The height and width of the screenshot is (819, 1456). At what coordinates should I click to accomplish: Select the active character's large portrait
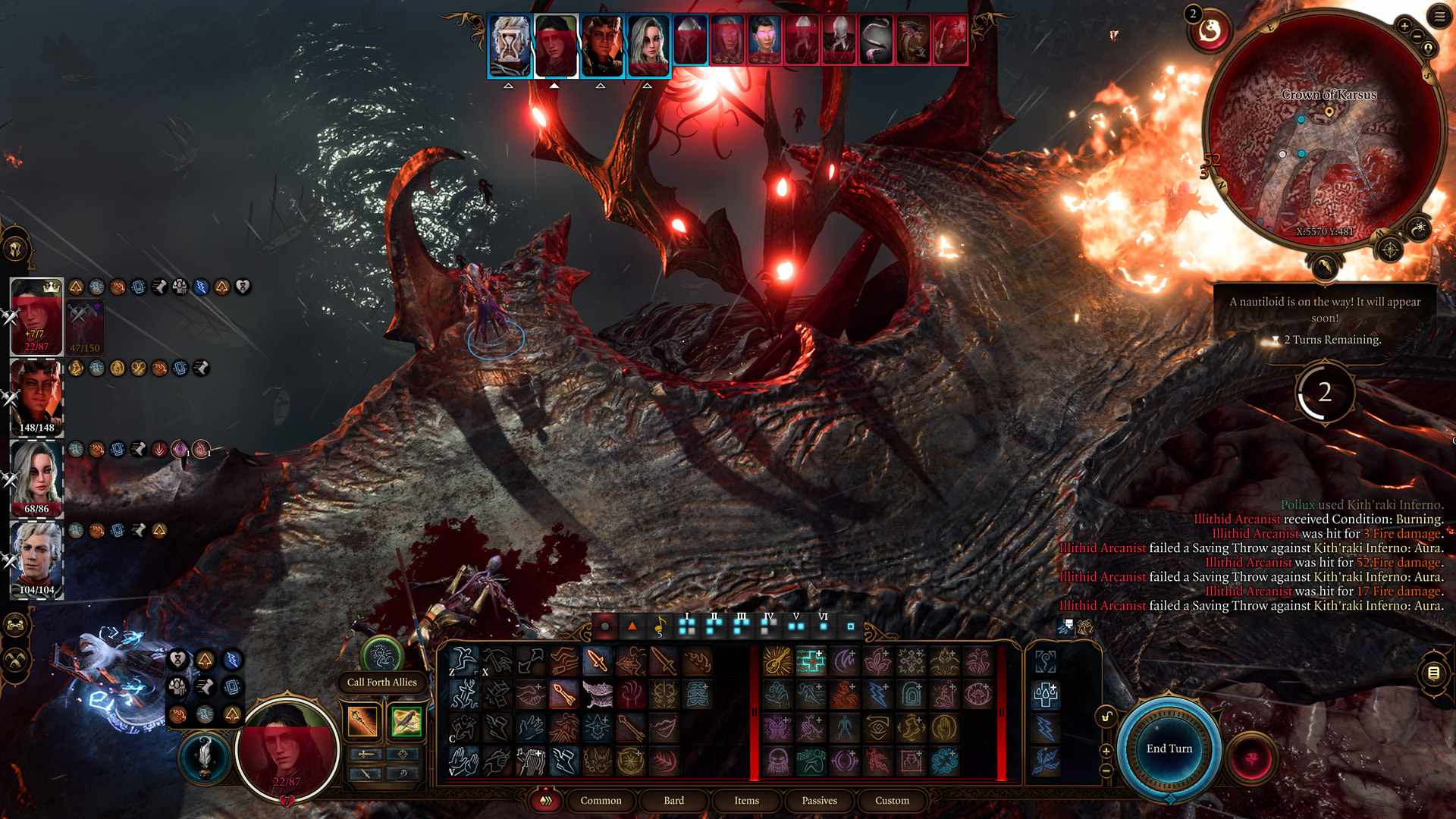(287, 747)
